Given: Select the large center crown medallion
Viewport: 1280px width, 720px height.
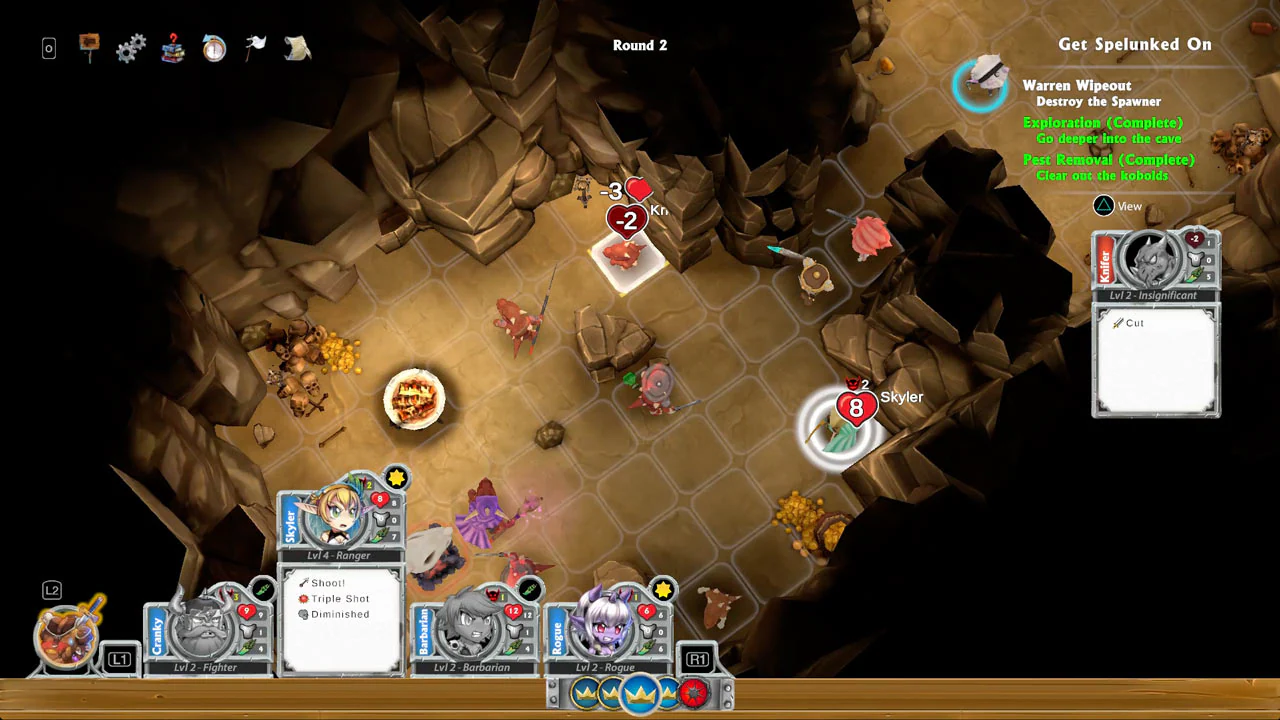Looking at the screenshot, I should click(x=640, y=694).
